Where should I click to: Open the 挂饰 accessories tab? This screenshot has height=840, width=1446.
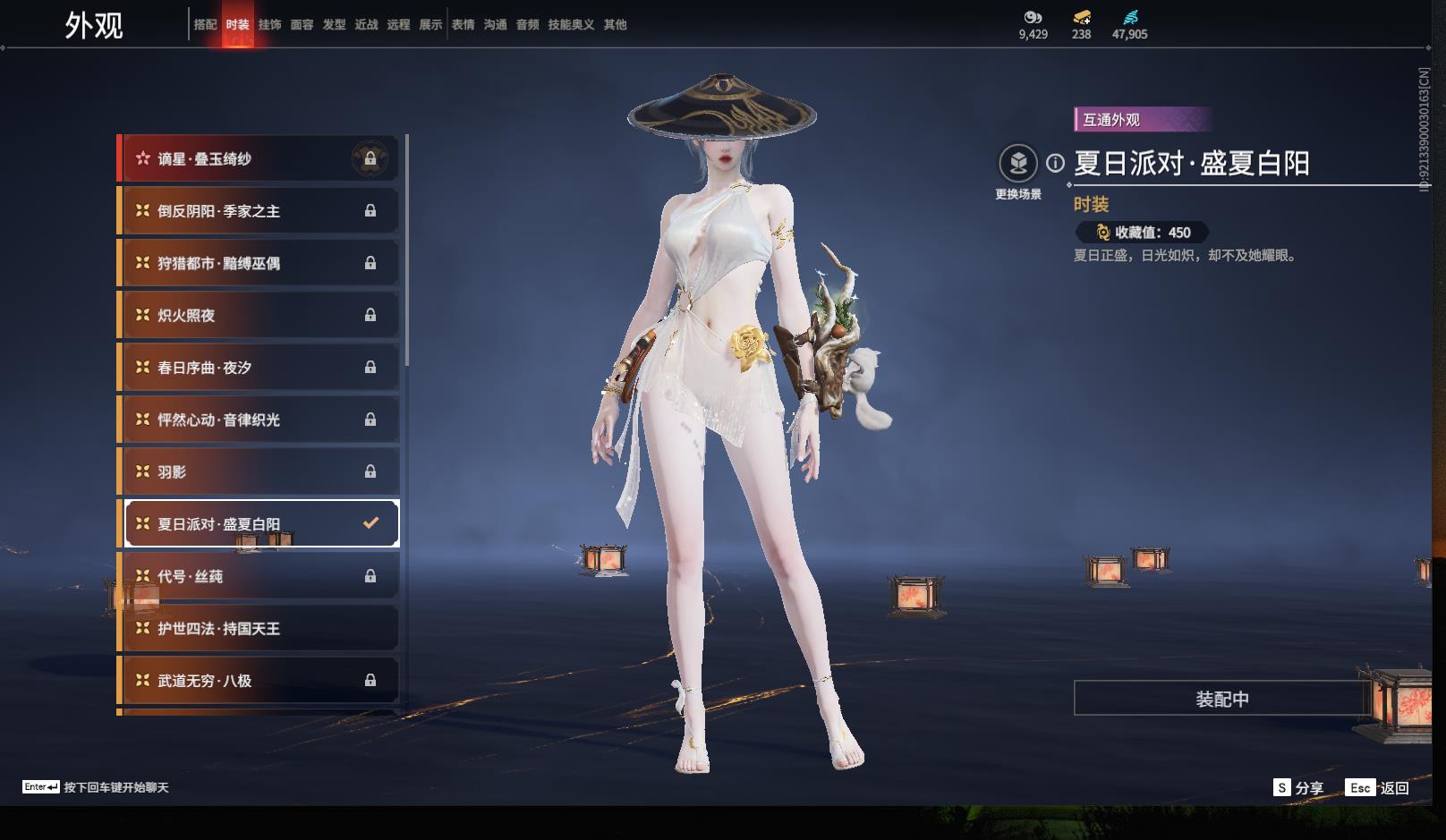(269, 25)
